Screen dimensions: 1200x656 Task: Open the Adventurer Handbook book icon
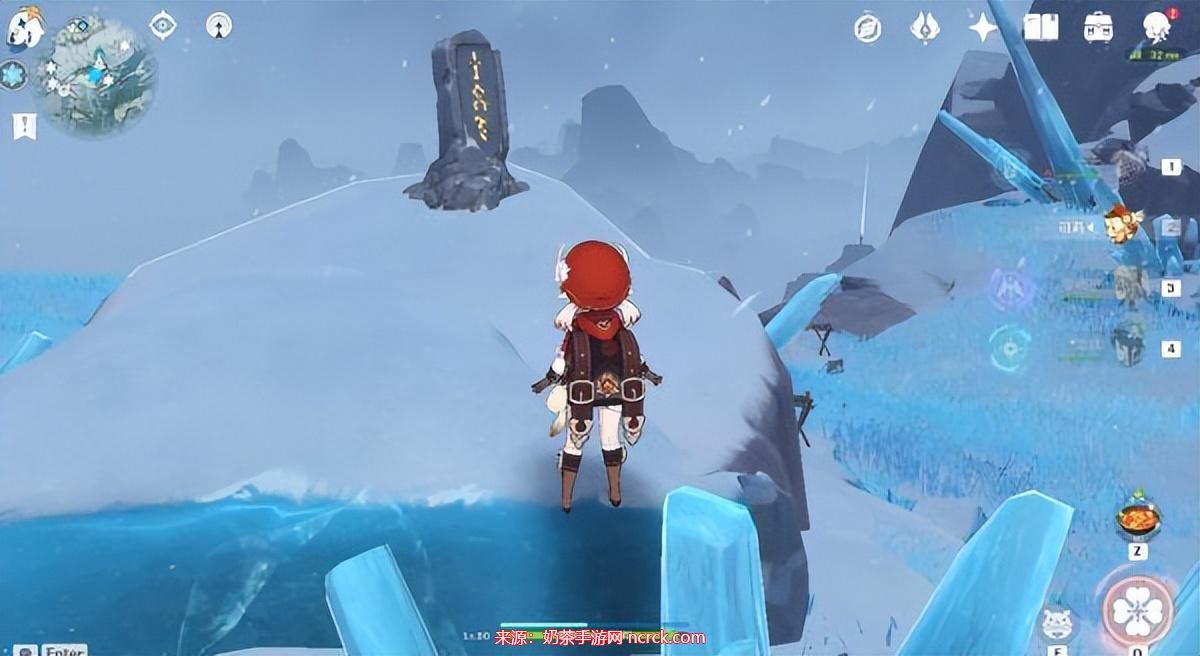click(x=1041, y=27)
